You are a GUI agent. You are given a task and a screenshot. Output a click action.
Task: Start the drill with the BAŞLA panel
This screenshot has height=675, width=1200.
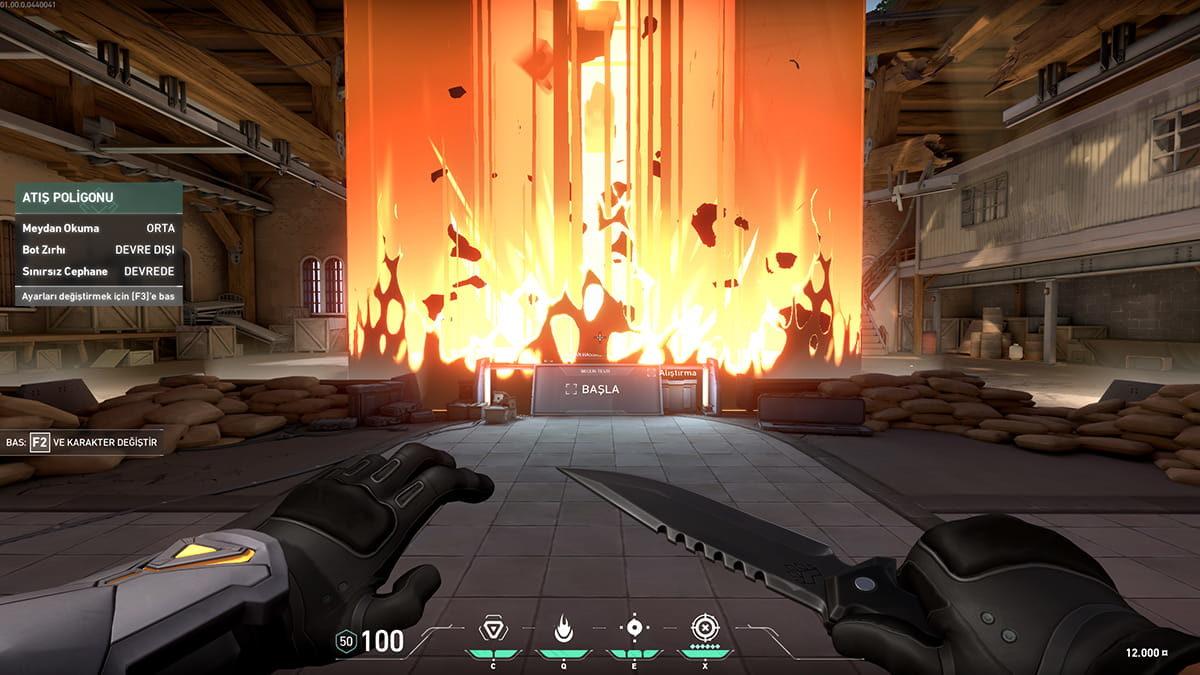click(596, 389)
